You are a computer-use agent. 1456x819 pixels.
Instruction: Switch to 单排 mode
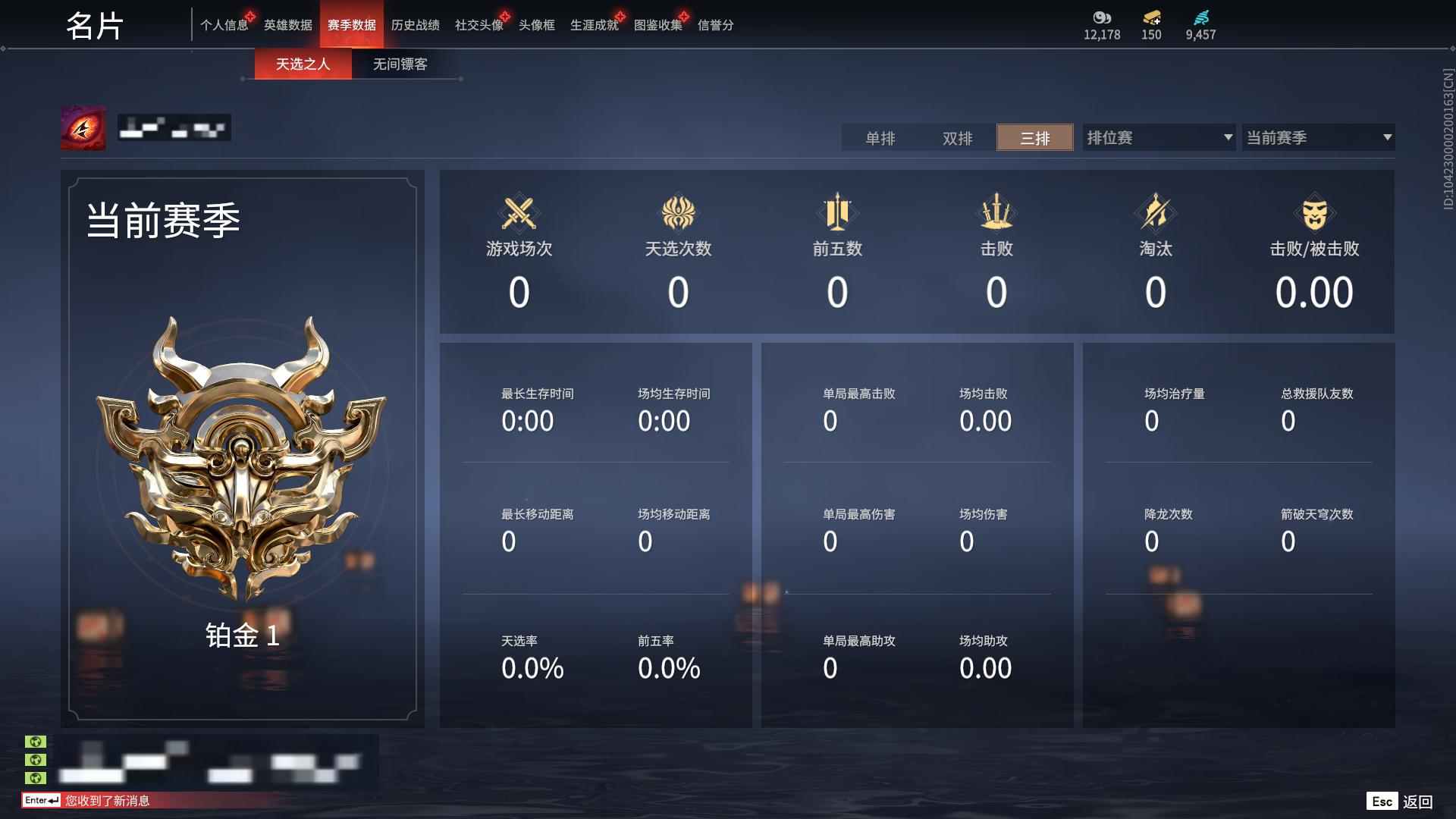point(882,138)
